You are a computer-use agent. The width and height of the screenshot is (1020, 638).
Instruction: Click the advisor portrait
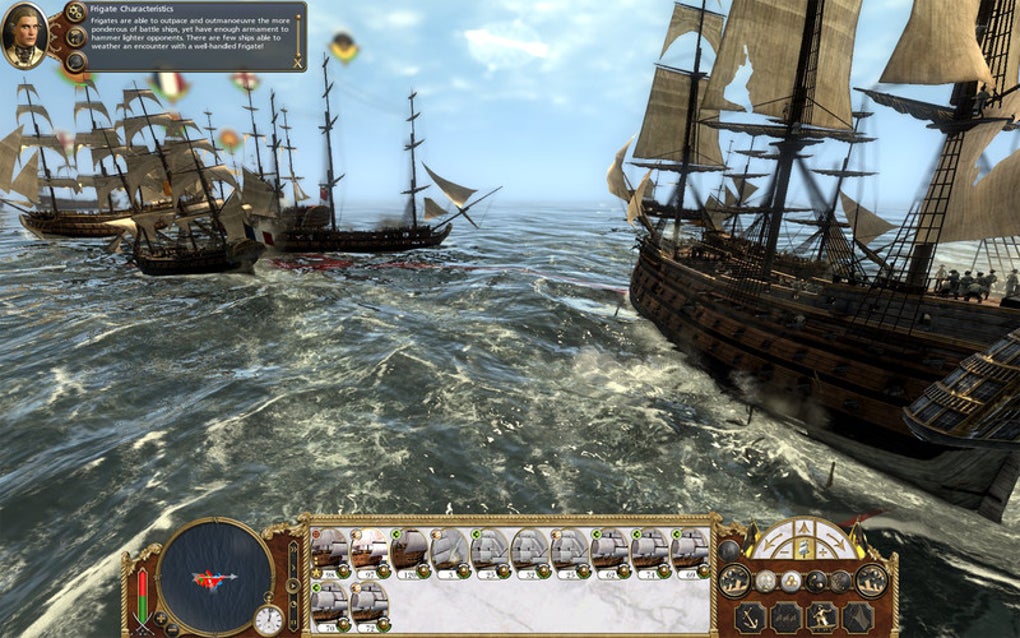24,35
